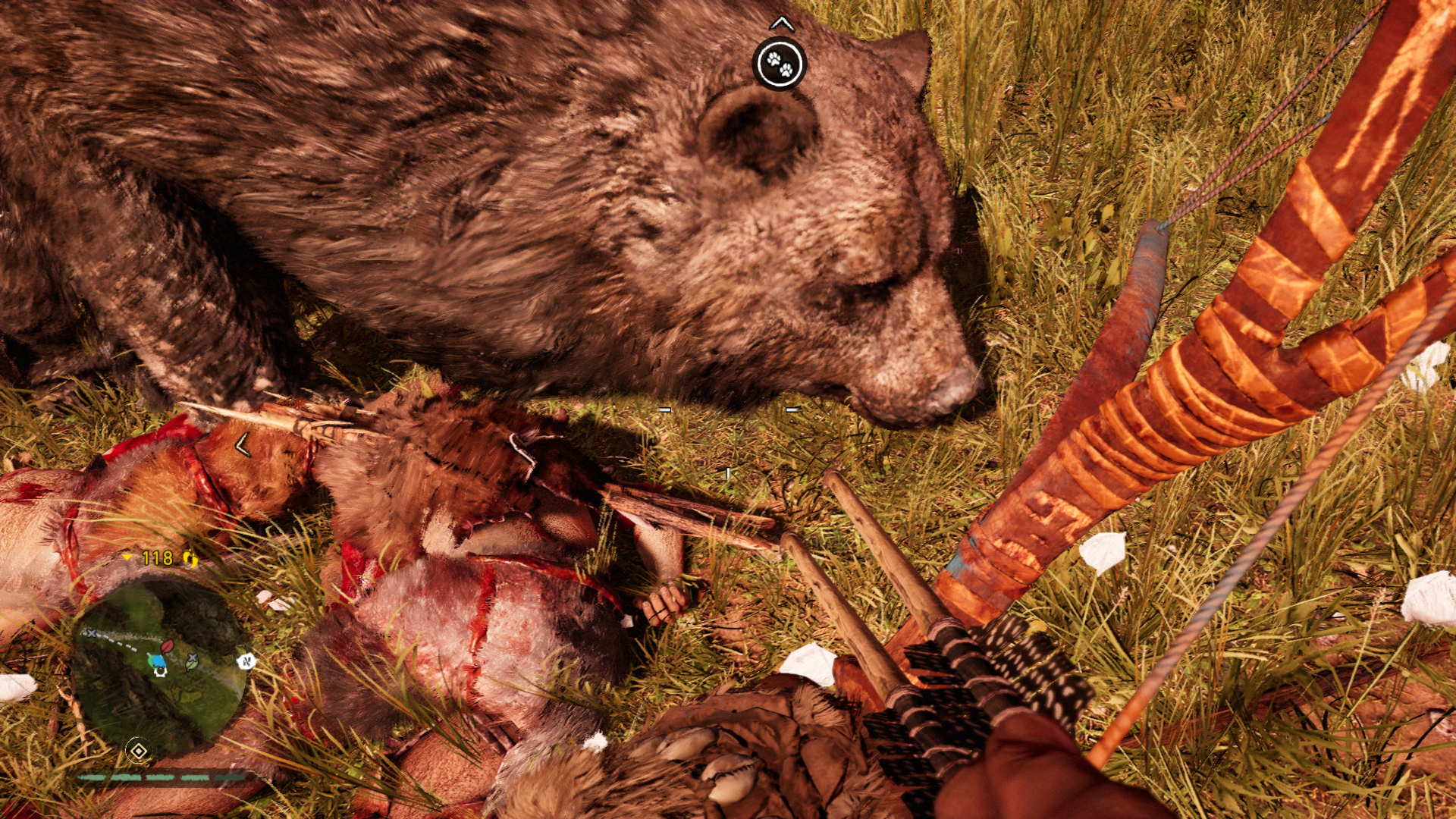Select the paw print beast marker

[779, 64]
